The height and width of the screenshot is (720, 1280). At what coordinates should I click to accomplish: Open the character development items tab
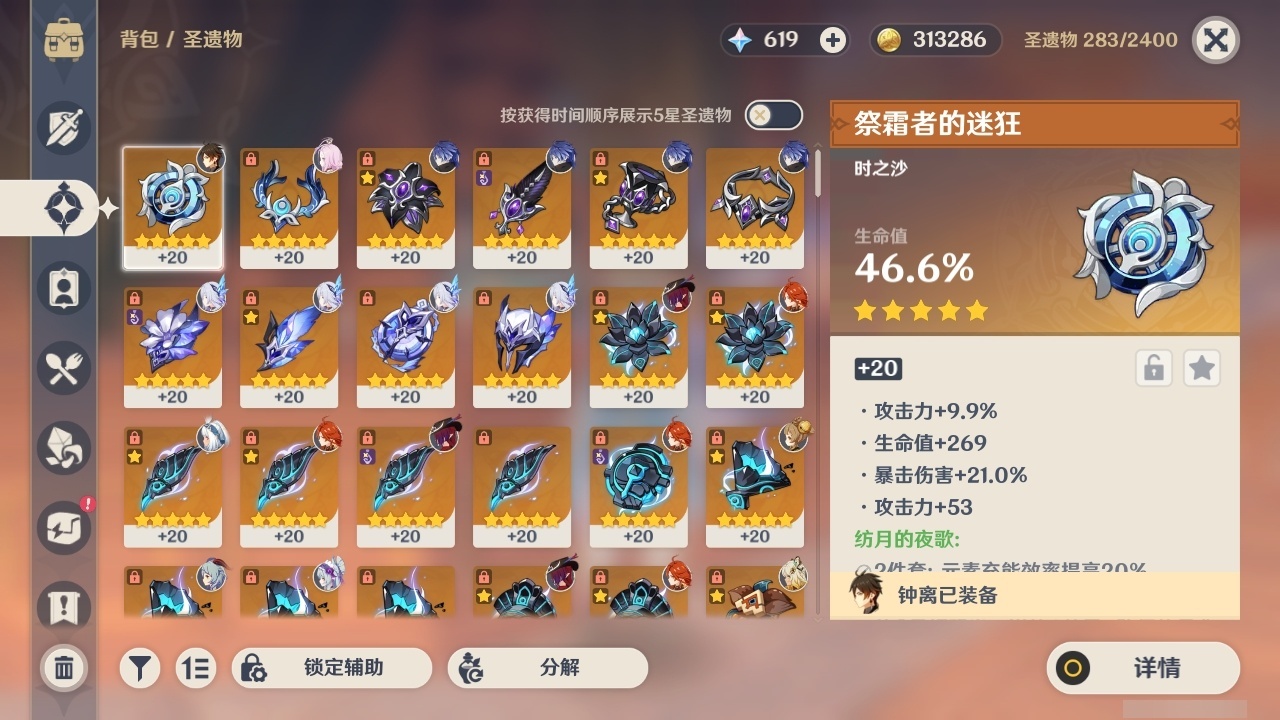(63, 287)
